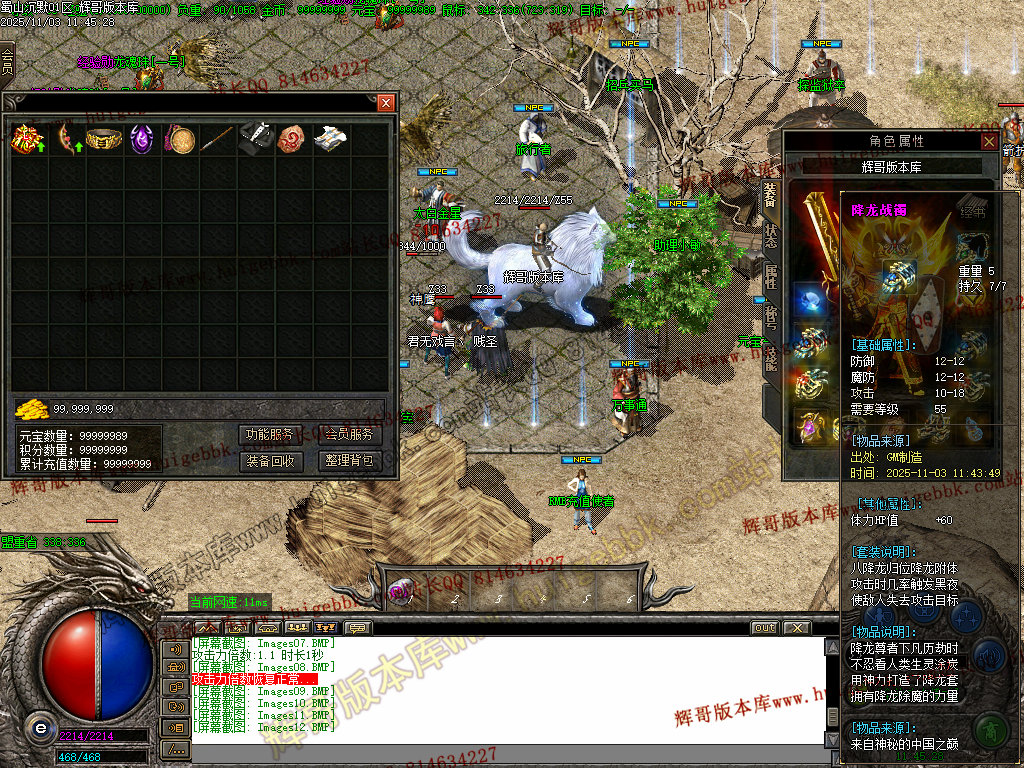This screenshot has height=768, width=1024.
Task: Close the 角色属性 character panel
Action: (x=989, y=142)
